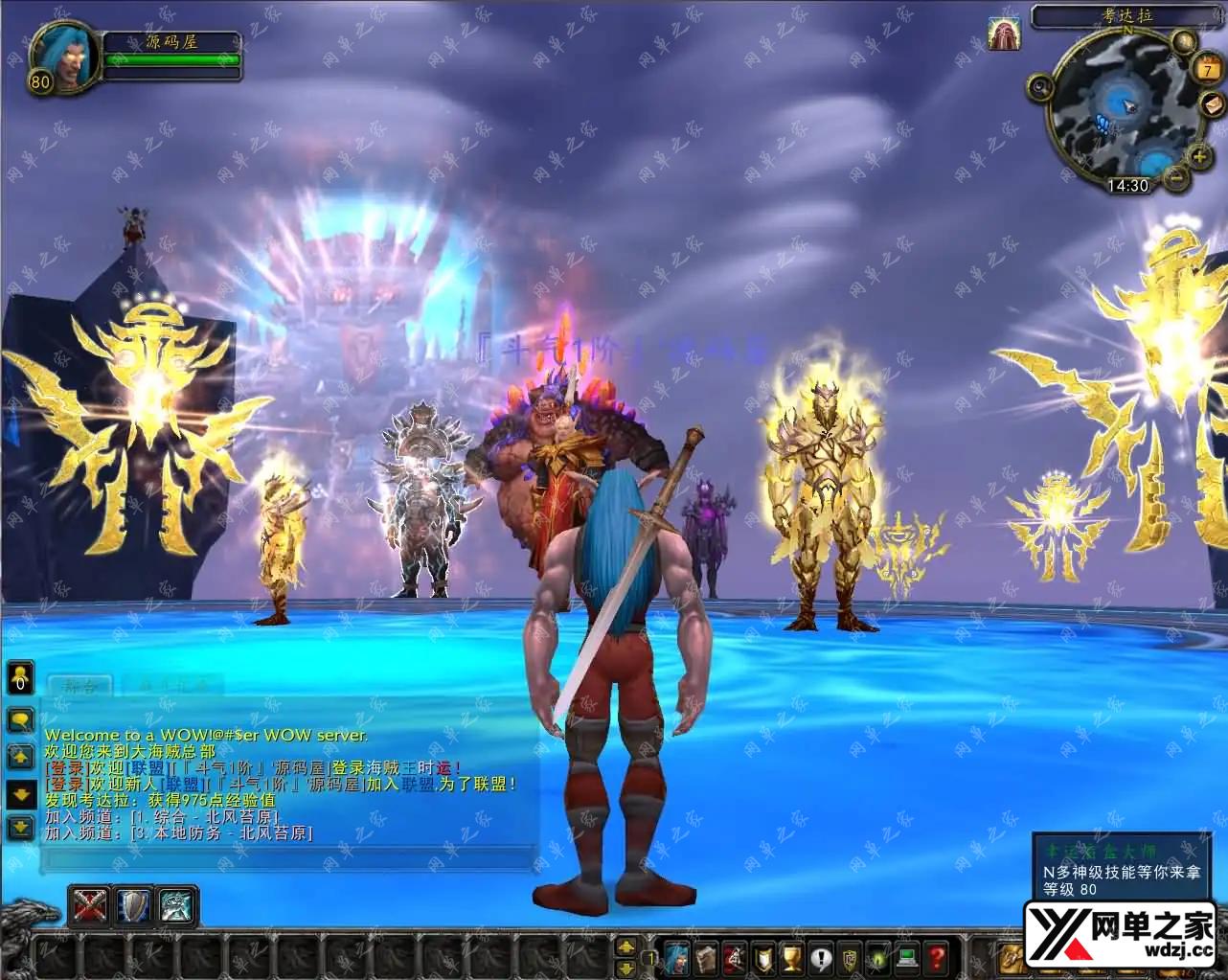This screenshot has width=1228, height=980.
Task: Open the world map globe button
Action: tap(1184, 41)
